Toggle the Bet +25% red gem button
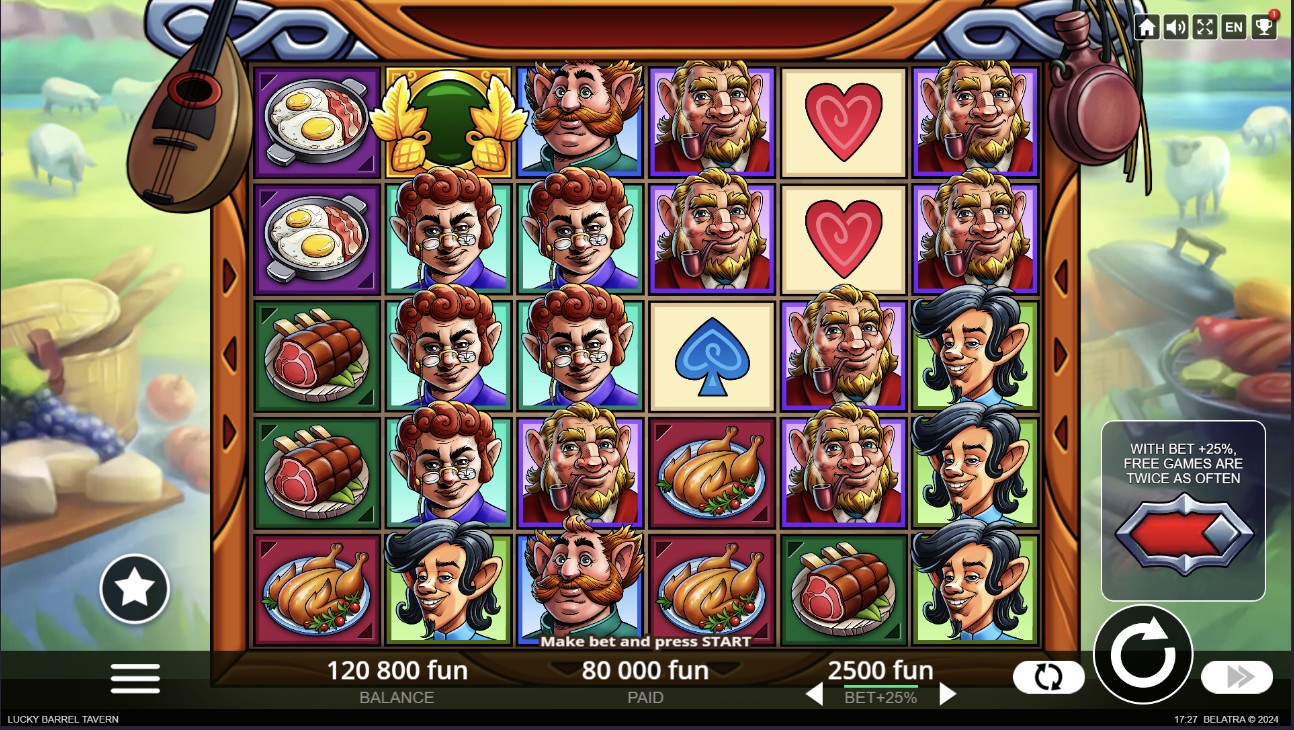This screenshot has height=730, width=1294. pyautogui.click(x=1184, y=534)
